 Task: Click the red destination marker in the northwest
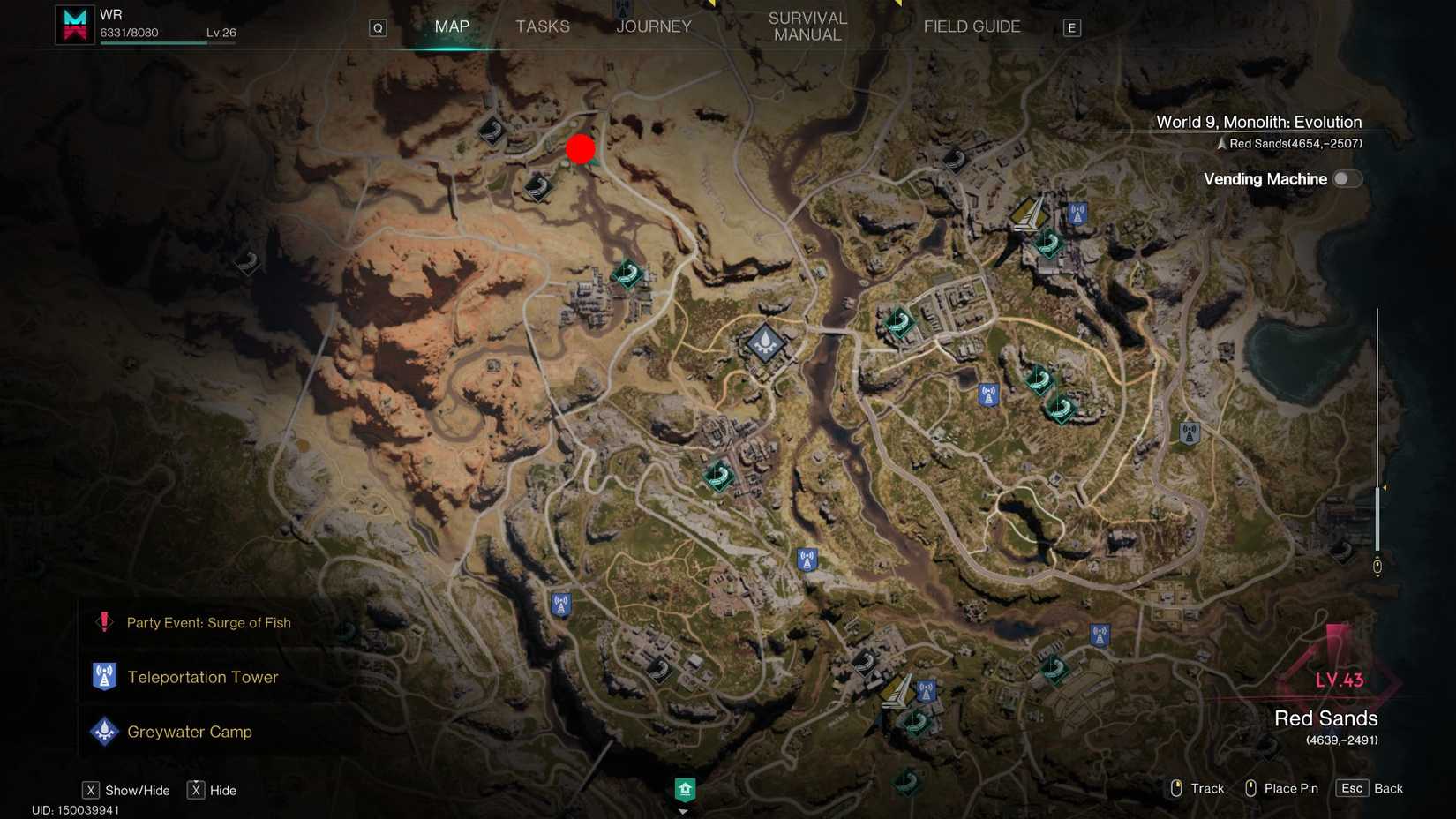[581, 149]
